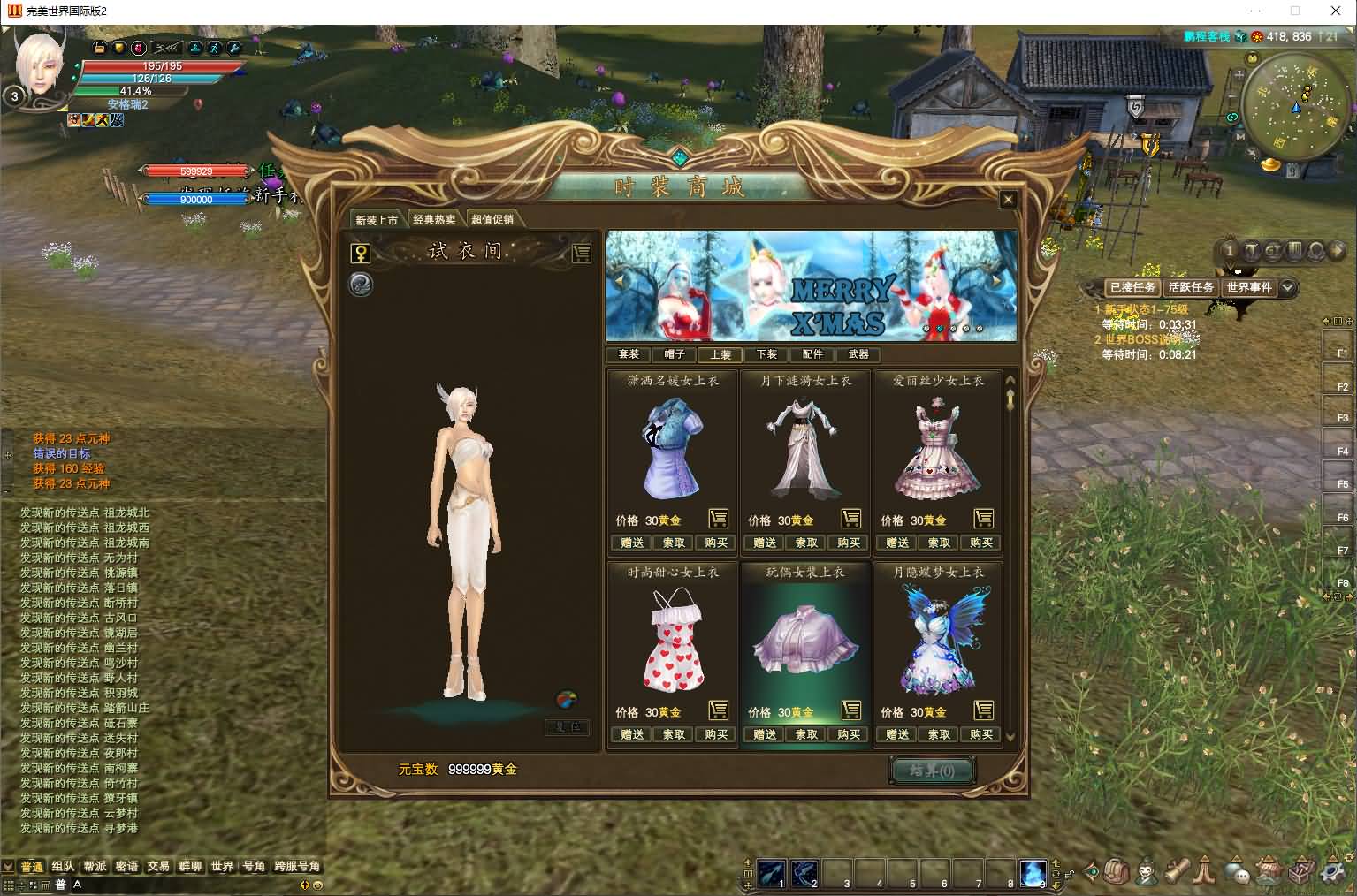Select the 超值促销 tab

click(492, 220)
